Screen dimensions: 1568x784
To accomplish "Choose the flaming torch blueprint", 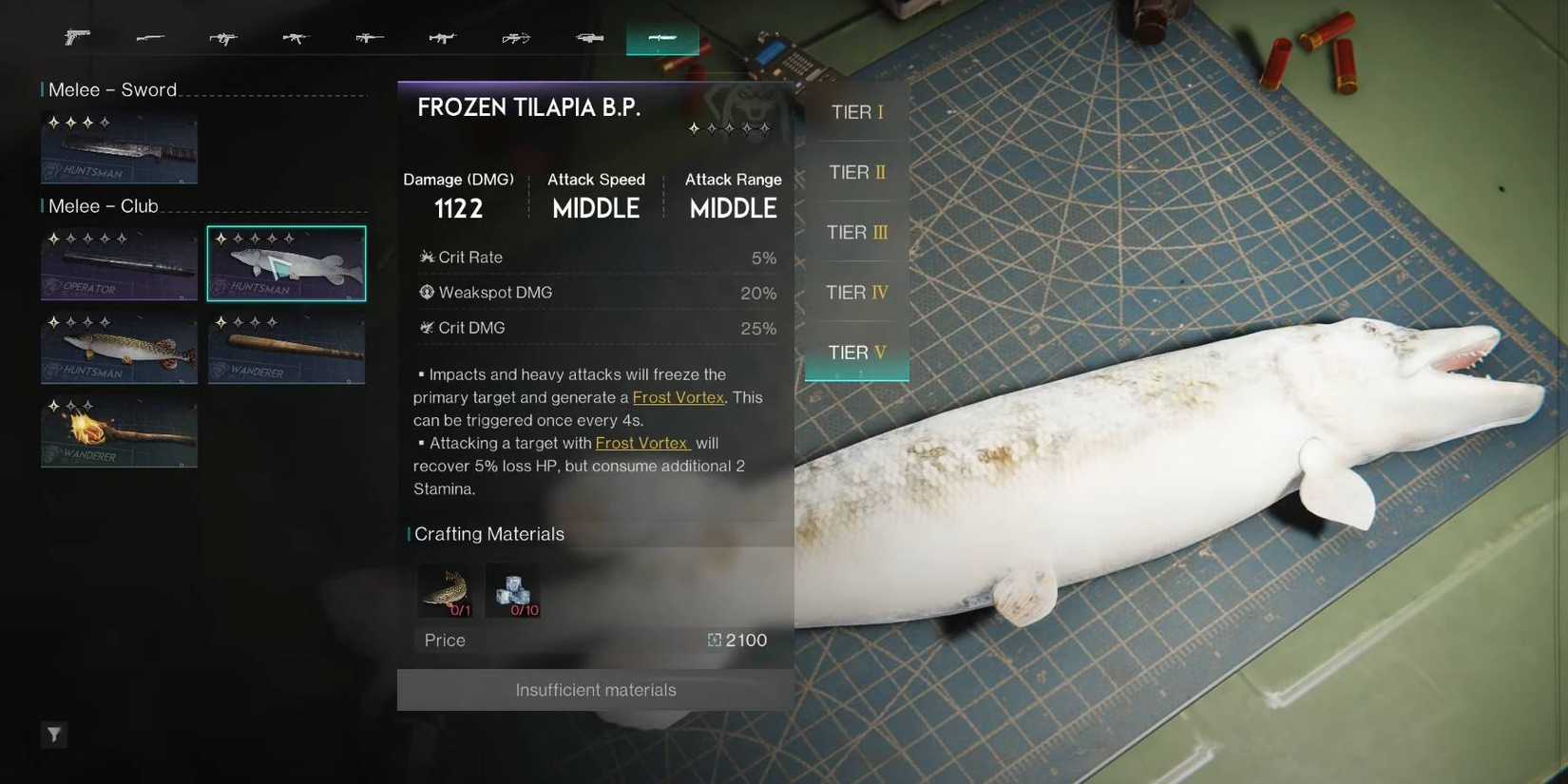I will click(119, 431).
